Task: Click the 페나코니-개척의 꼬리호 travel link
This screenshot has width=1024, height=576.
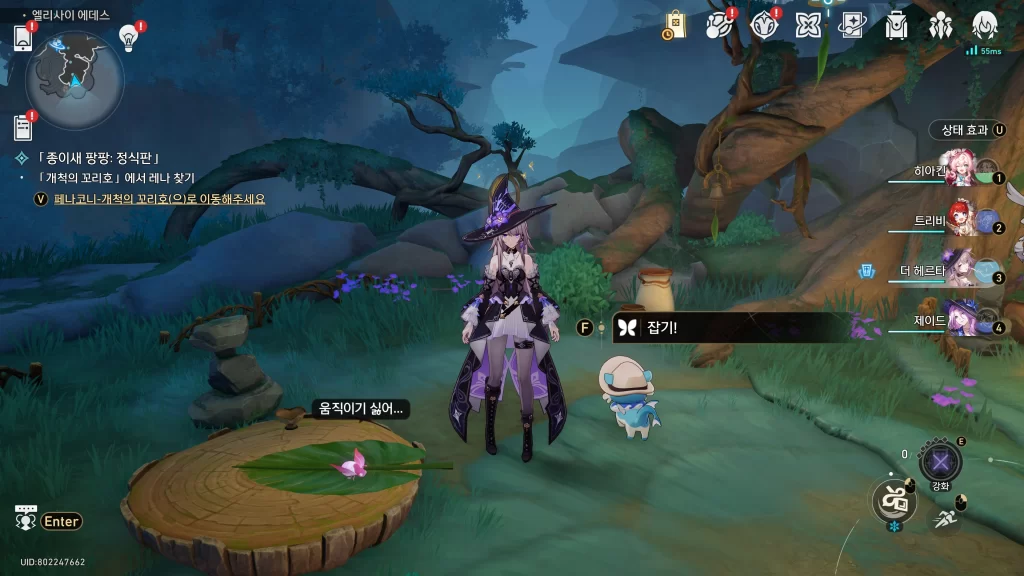Action: point(160,198)
